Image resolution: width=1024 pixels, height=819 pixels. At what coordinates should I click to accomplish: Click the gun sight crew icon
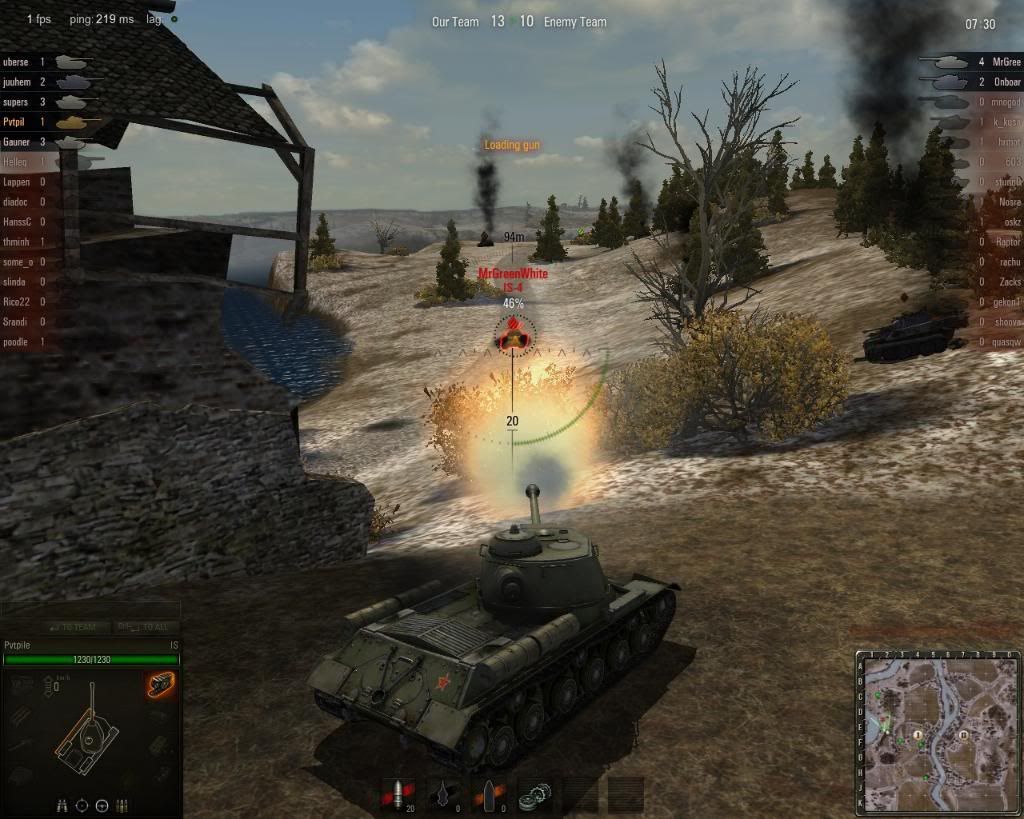tap(81, 805)
